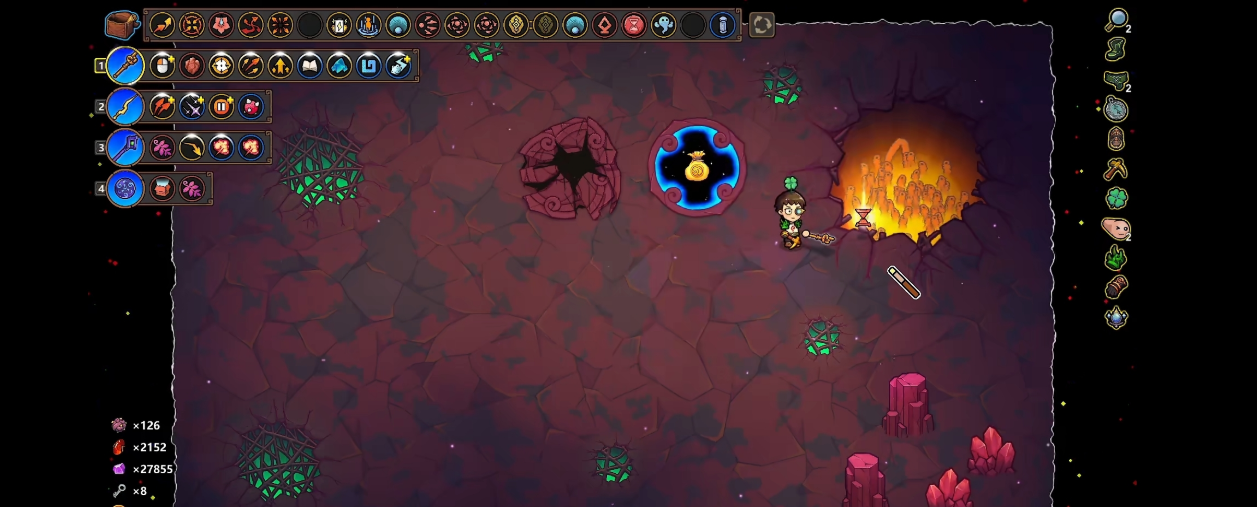Click the magnifying glass relic

(x=1116, y=20)
